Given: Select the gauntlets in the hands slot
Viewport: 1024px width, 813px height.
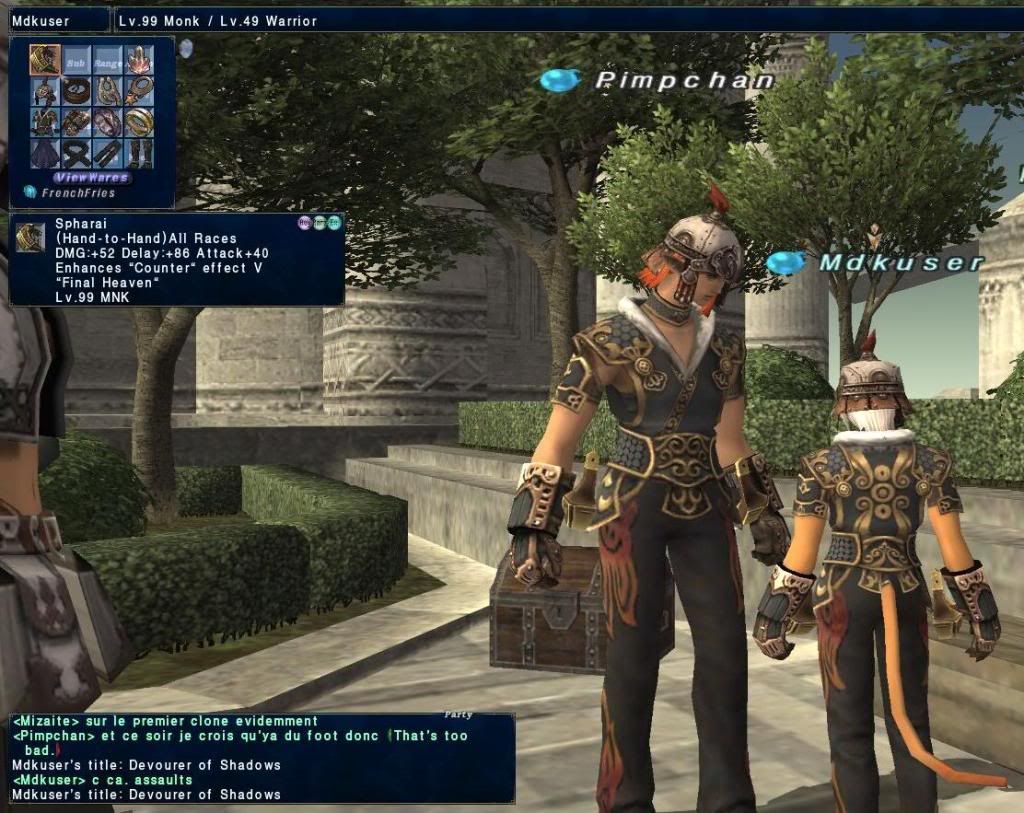Looking at the screenshot, I should pos(76,122).
